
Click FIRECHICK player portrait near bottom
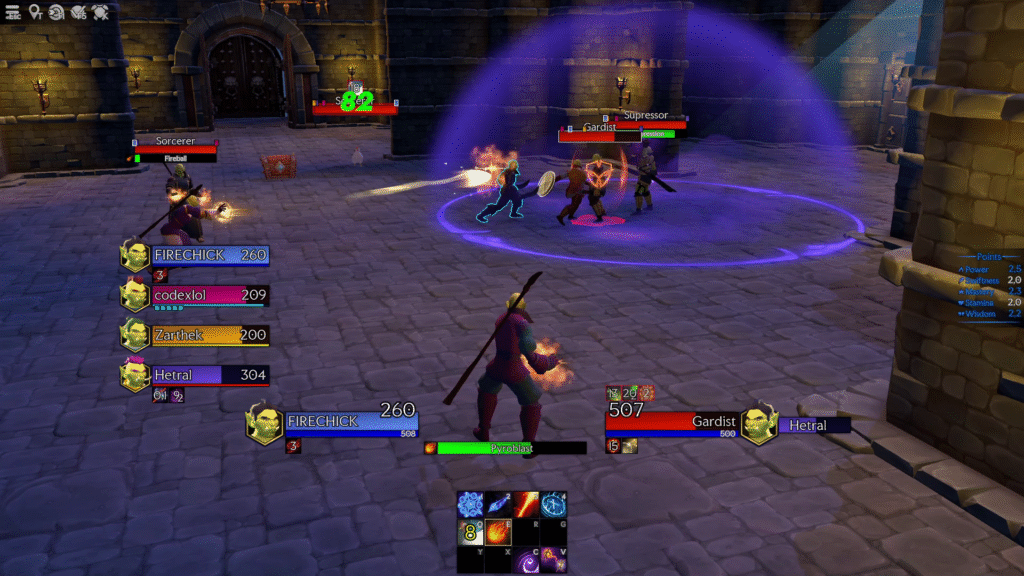264,423
